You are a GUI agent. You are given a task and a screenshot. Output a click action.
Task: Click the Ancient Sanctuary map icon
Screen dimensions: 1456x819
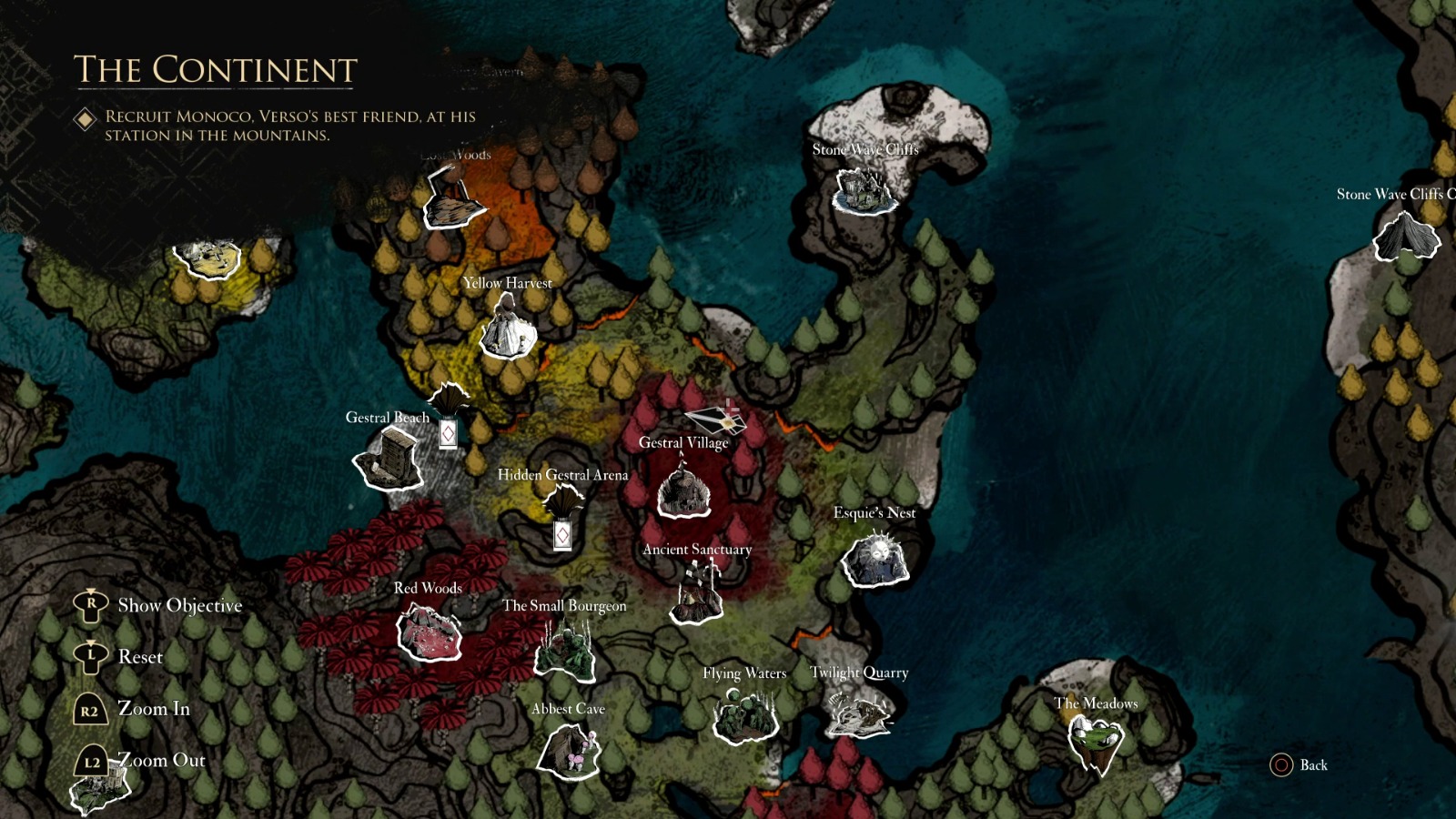pos(695,596)
